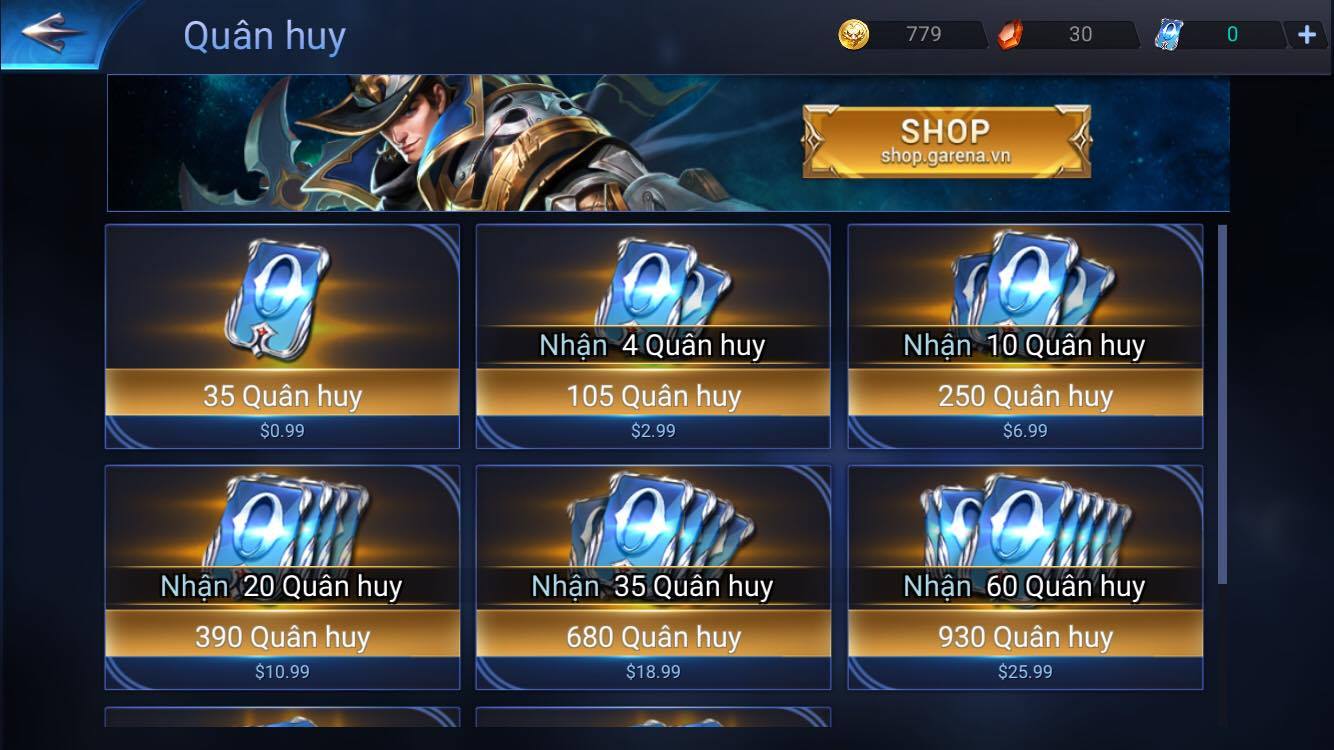
Task: Select the Nhận 60 Quân huy bonus label
Action: 1022,587
